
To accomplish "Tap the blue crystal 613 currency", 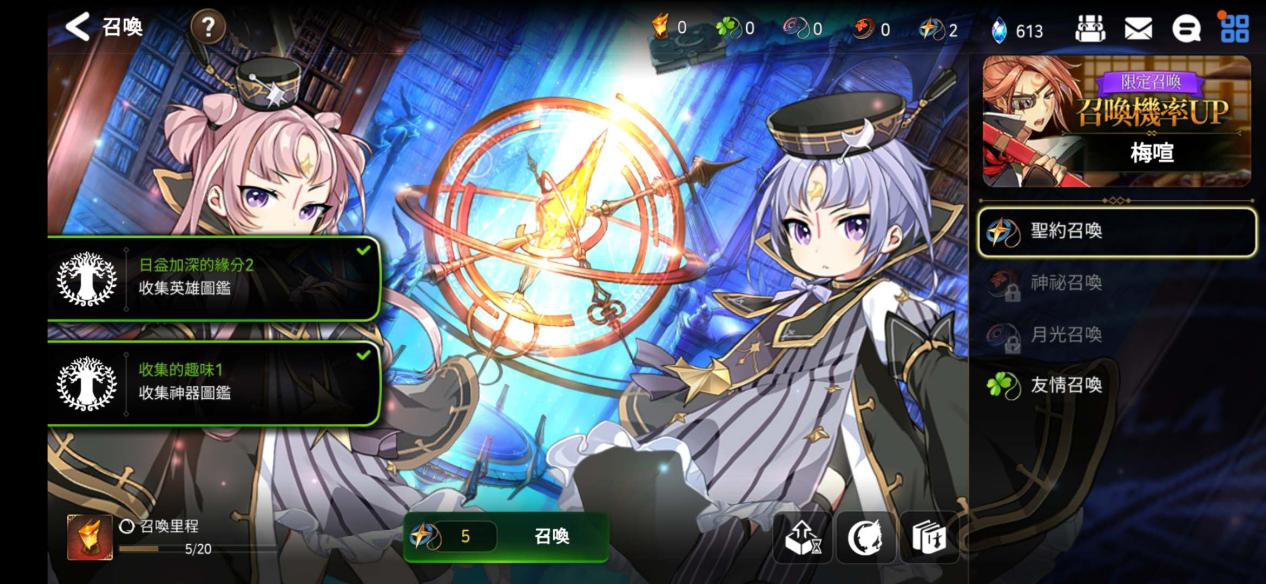I will pyautogui.click(x=1017, y=30).
